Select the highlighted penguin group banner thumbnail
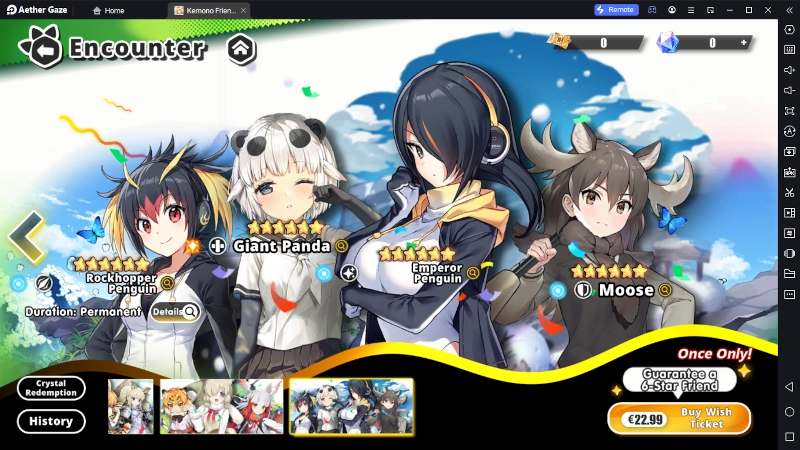 pos(351,406)
